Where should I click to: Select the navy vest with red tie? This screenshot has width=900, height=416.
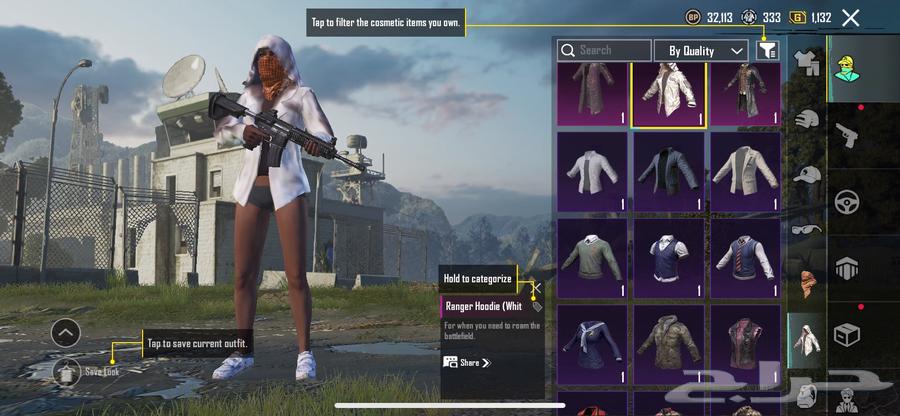(x=745, y=257)
